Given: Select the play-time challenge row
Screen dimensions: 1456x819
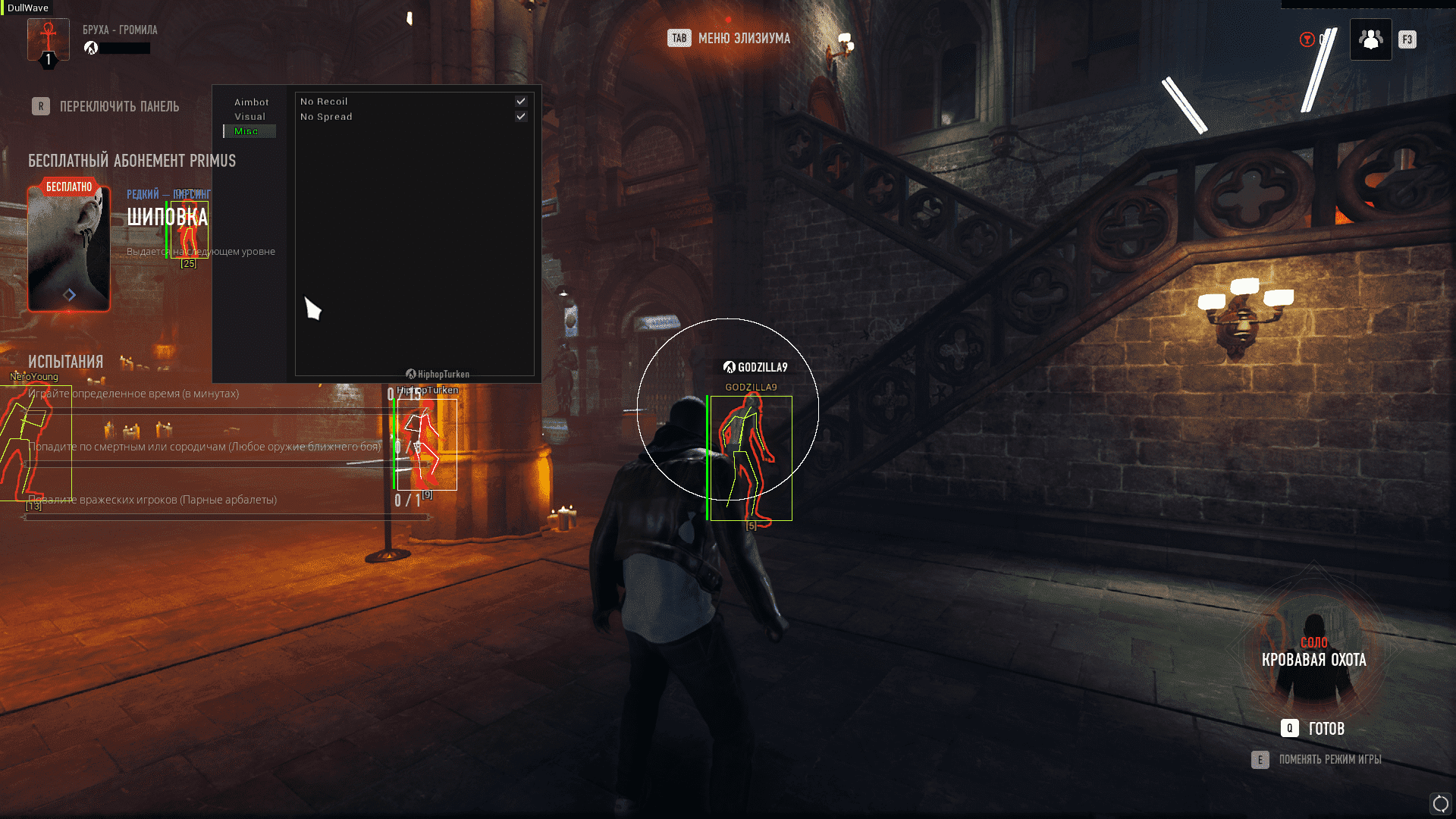Looking at the screenshot, I should click(x=133, y=394).
